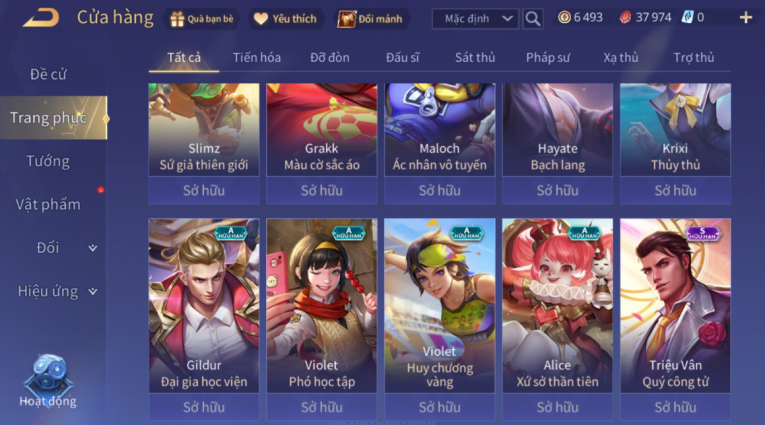Viewport: 765px width, 425px height.
Task: Open the Mặc định sort dropdown
Action: [x=475, y=18]
